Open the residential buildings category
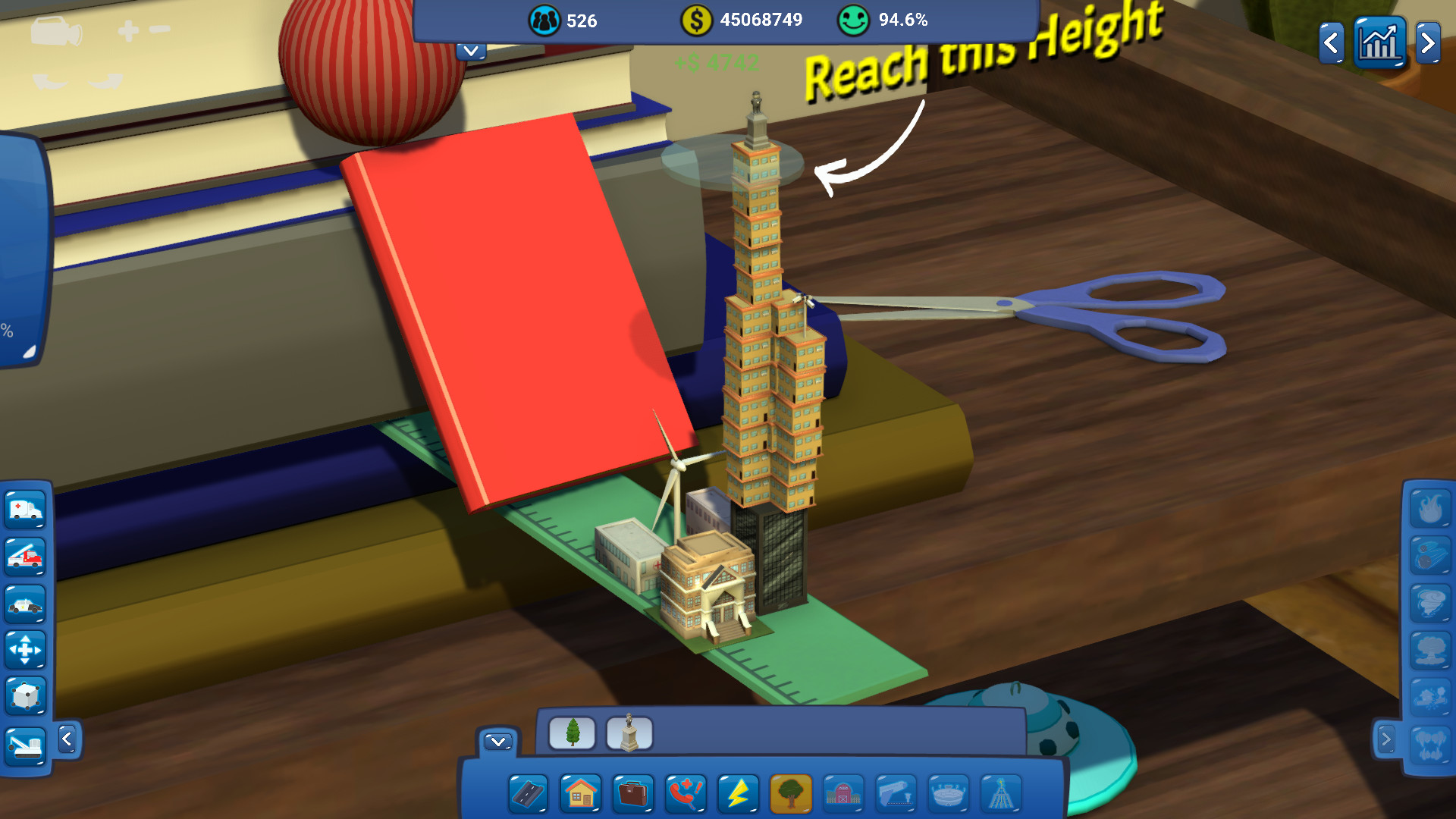The height and width of the screenshot is (819, 1456). pyautogui.click(x=581, y=794)
